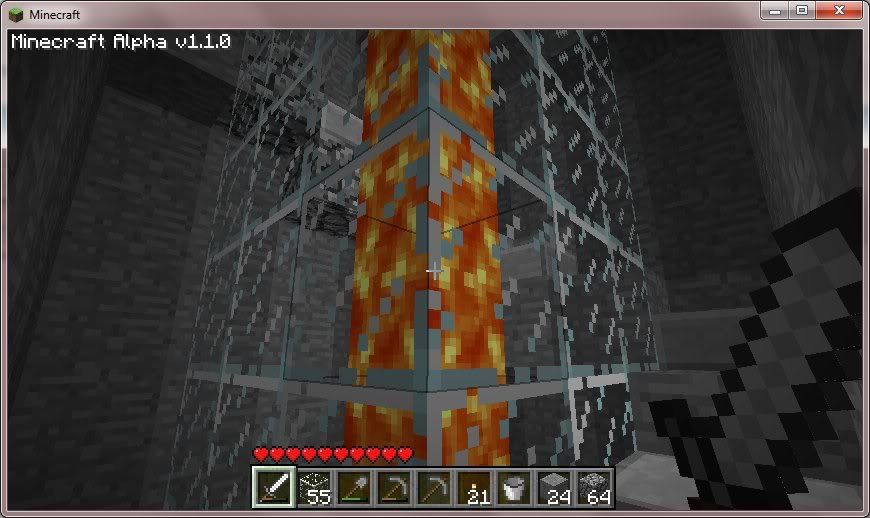Equip the shovel from the hotbar
Image resolution: width=870 pixels, height=518 pixels.
[x=353, y=487]
